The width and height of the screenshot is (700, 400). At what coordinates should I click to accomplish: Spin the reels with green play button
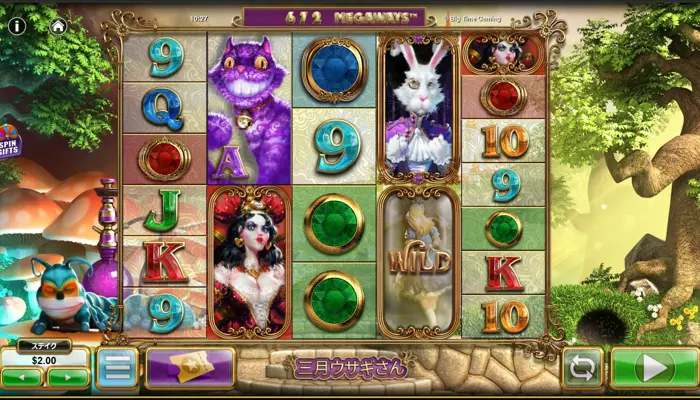point(654,368)
